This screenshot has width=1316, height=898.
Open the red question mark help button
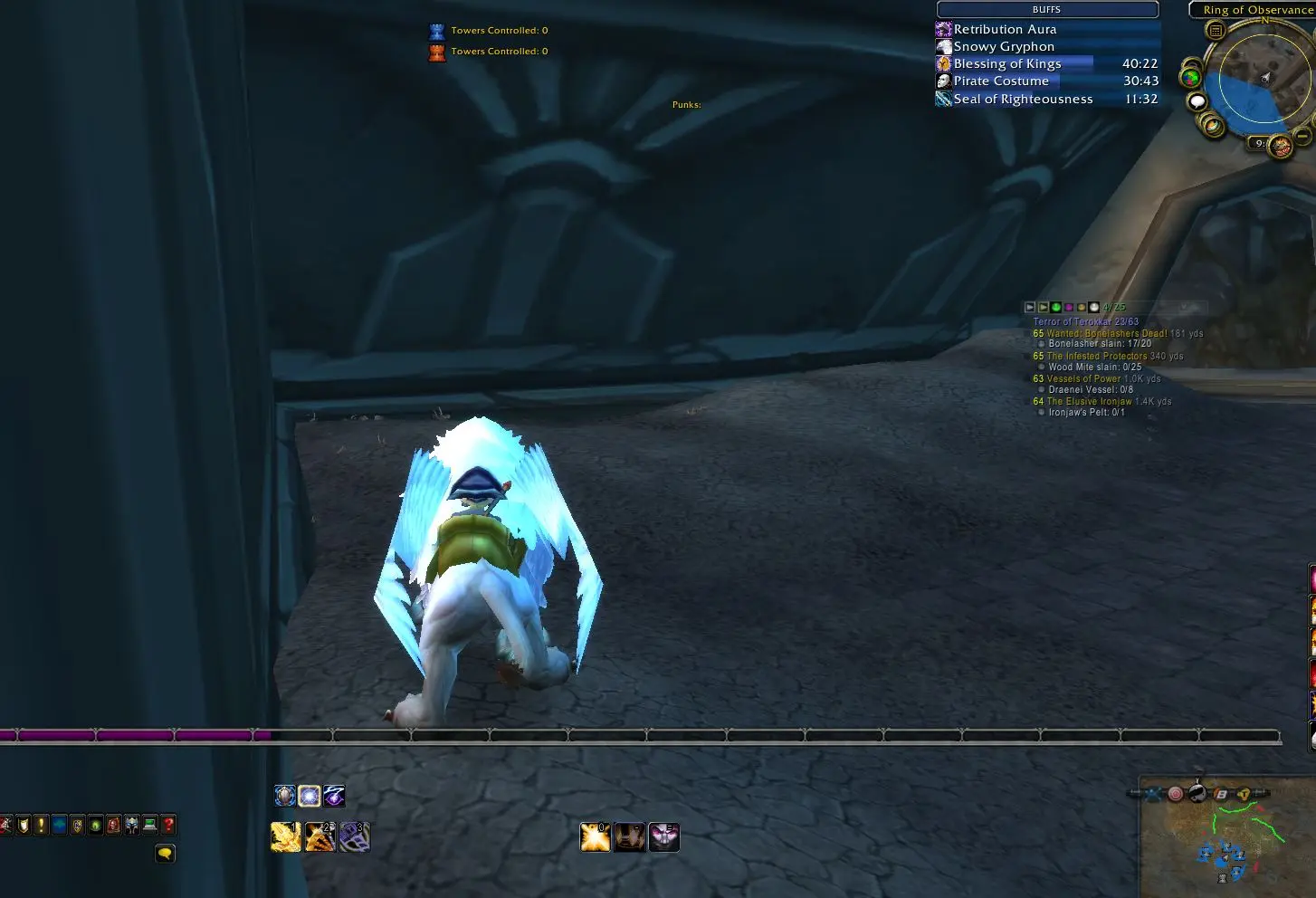point(168,825)
